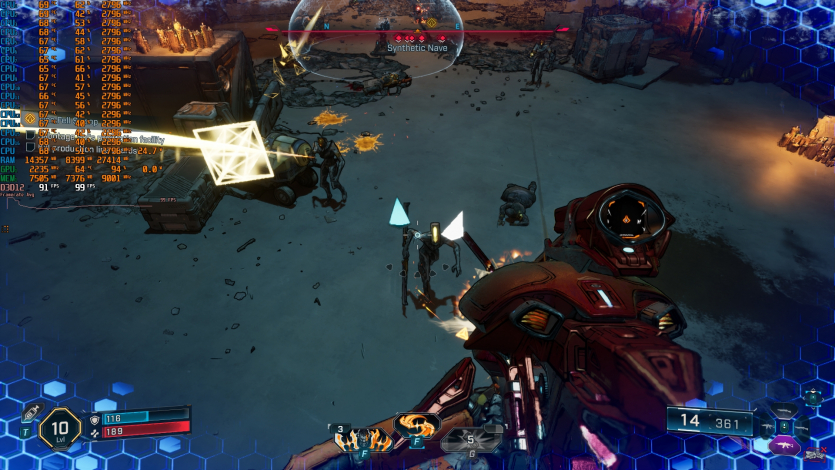Select the grenade slot showing 5
Image resolution: width=835 pixels, height=470 pixels.
pyautogui.click(x=474, y=438)
